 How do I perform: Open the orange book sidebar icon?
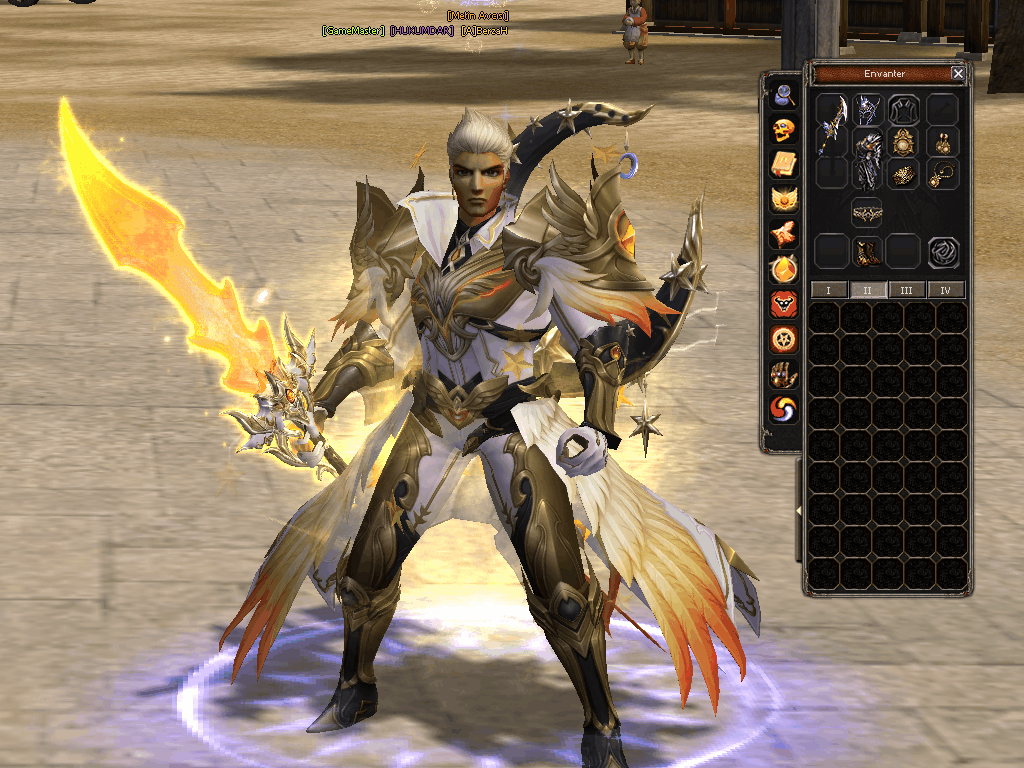(784, 165)
